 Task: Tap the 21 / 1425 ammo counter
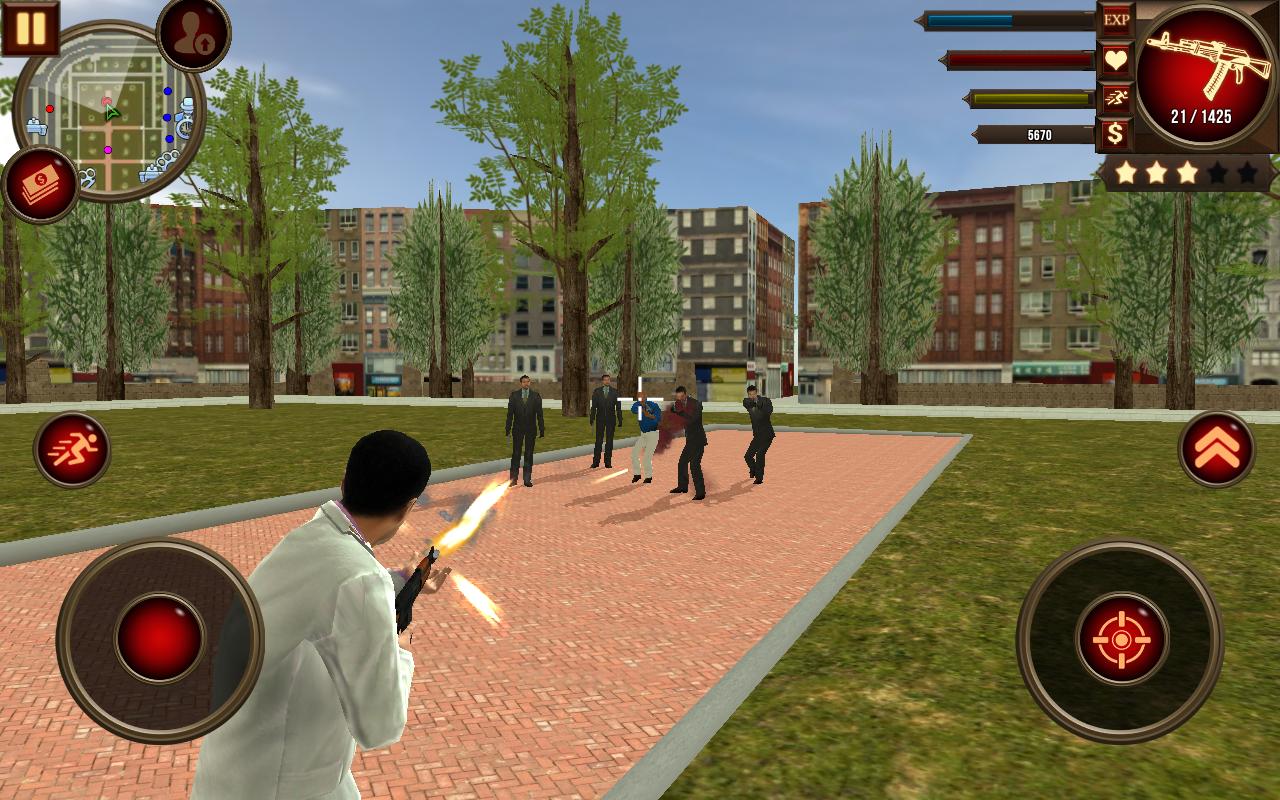point(1201,115)
